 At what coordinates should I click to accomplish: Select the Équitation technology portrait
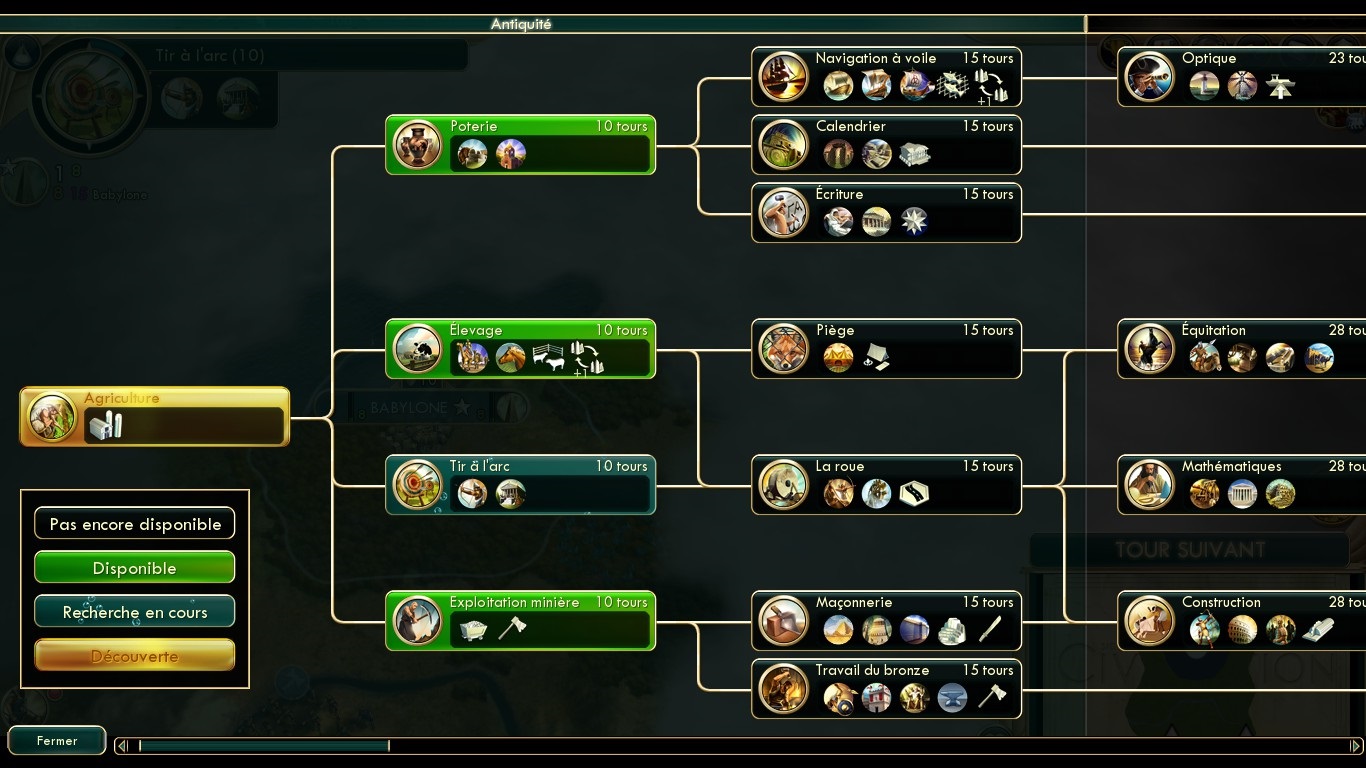click(x=1150, y=349)
